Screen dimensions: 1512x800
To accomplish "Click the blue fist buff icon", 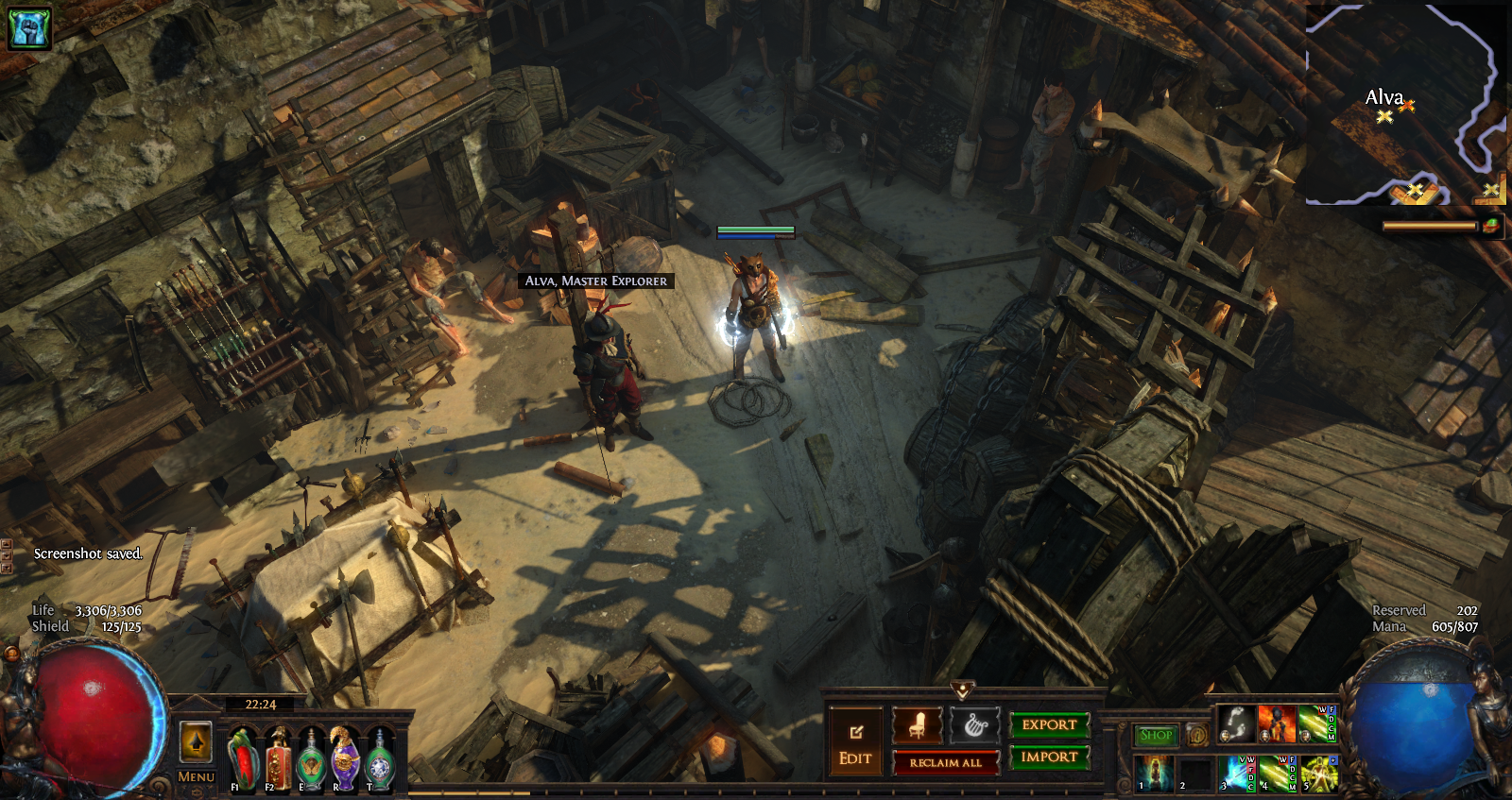I will 28,26.
